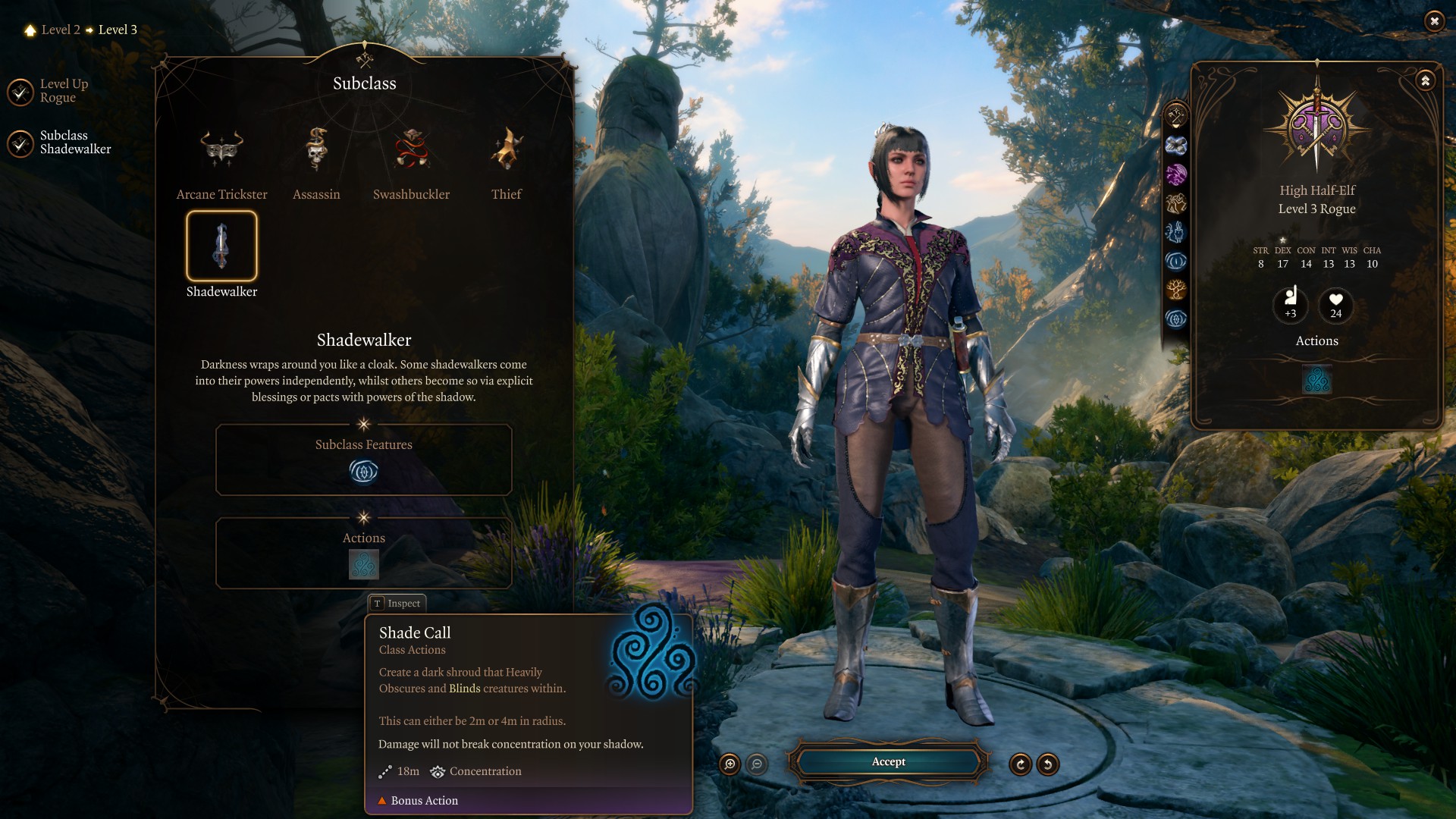Screen dimensions: 1456x819
Task: Click the Shade Call action icon
Action: (363, 565)
